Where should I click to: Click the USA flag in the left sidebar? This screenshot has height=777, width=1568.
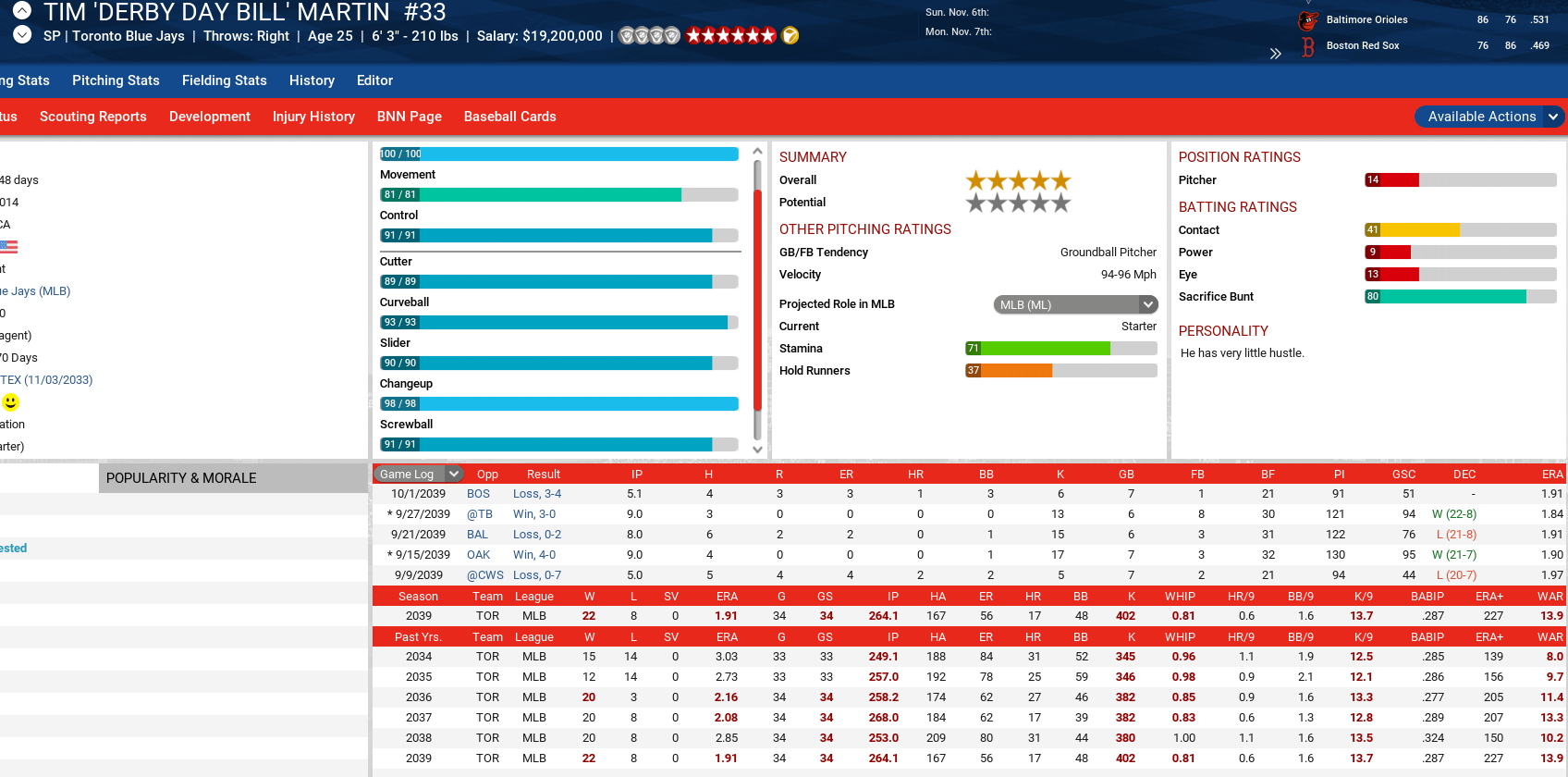(9, 246)
